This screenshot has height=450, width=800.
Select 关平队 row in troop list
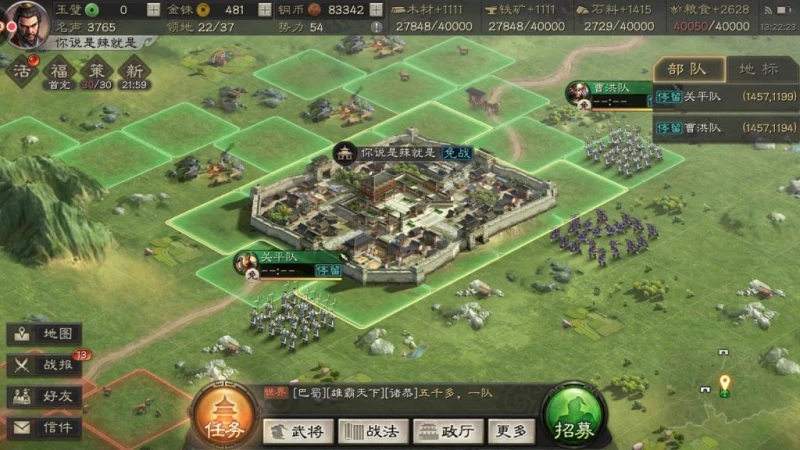[725, 99]
